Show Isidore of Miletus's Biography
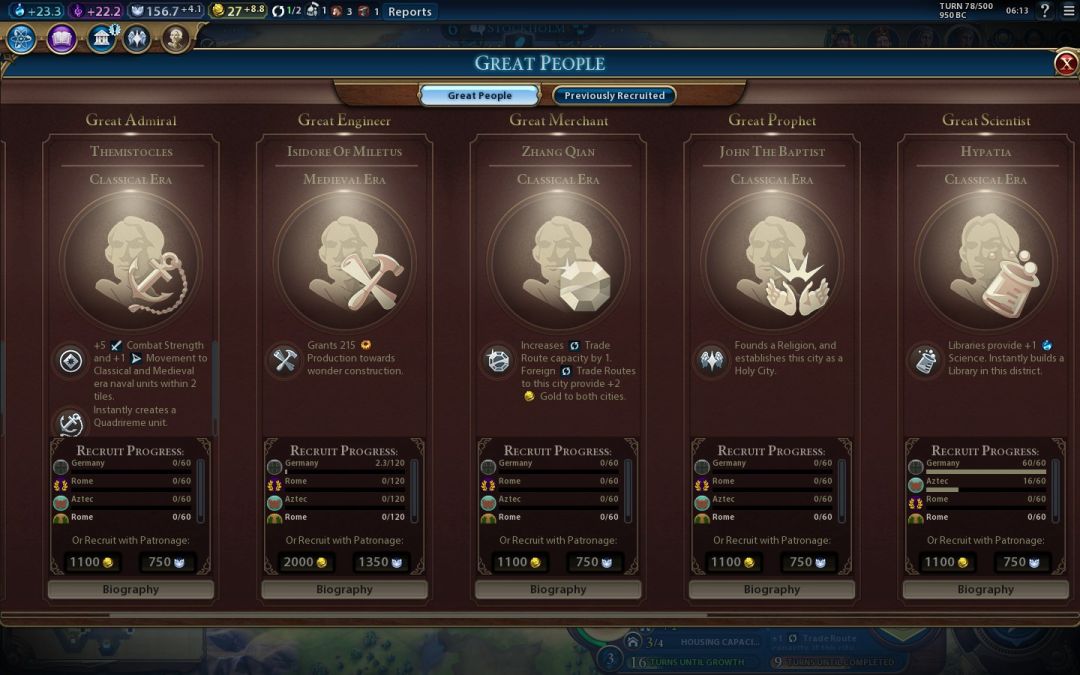The image size is (1080, 675). pos(344,590)
